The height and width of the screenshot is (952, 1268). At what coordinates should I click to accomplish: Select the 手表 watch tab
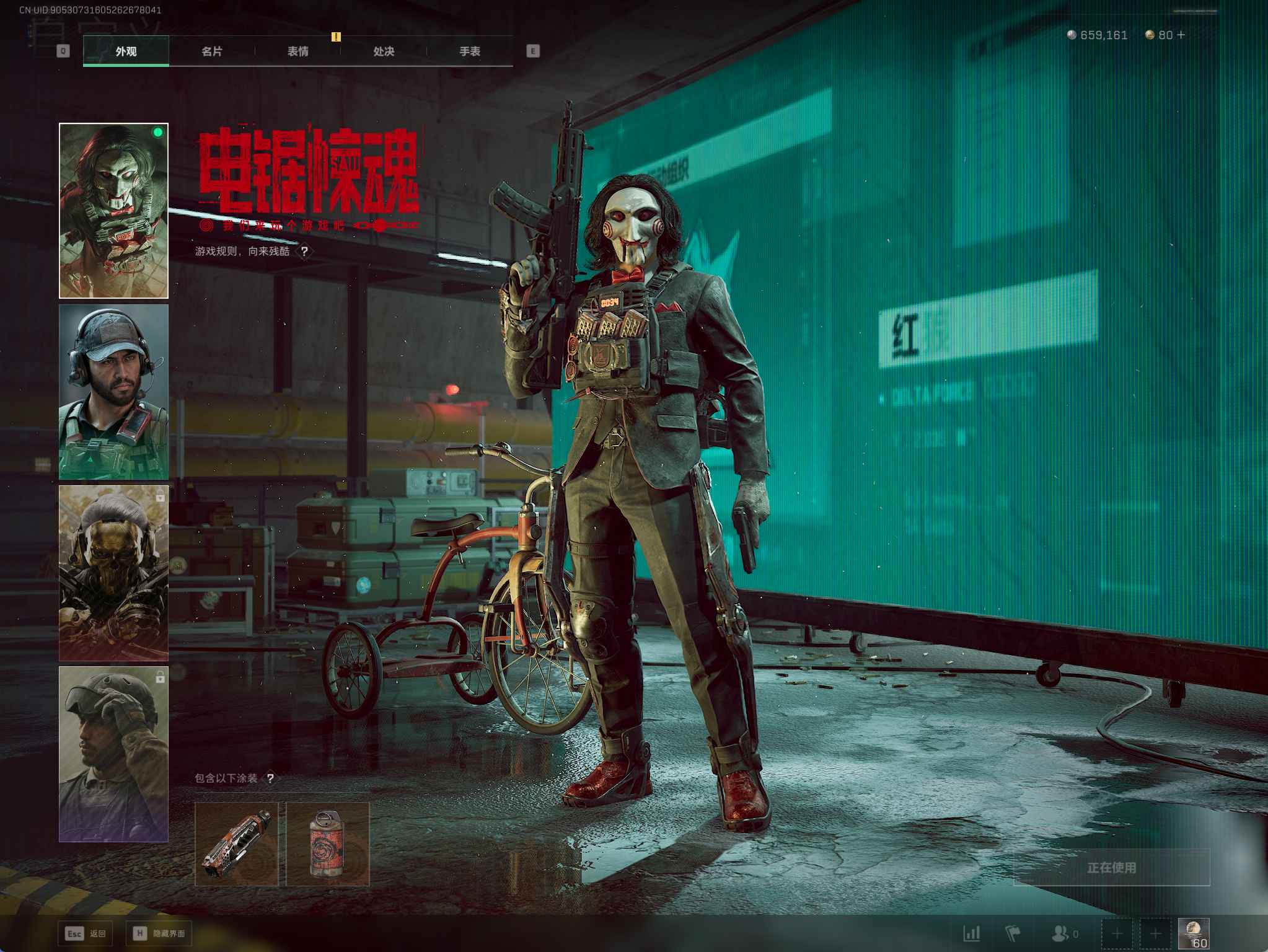(x=470, y=51)
